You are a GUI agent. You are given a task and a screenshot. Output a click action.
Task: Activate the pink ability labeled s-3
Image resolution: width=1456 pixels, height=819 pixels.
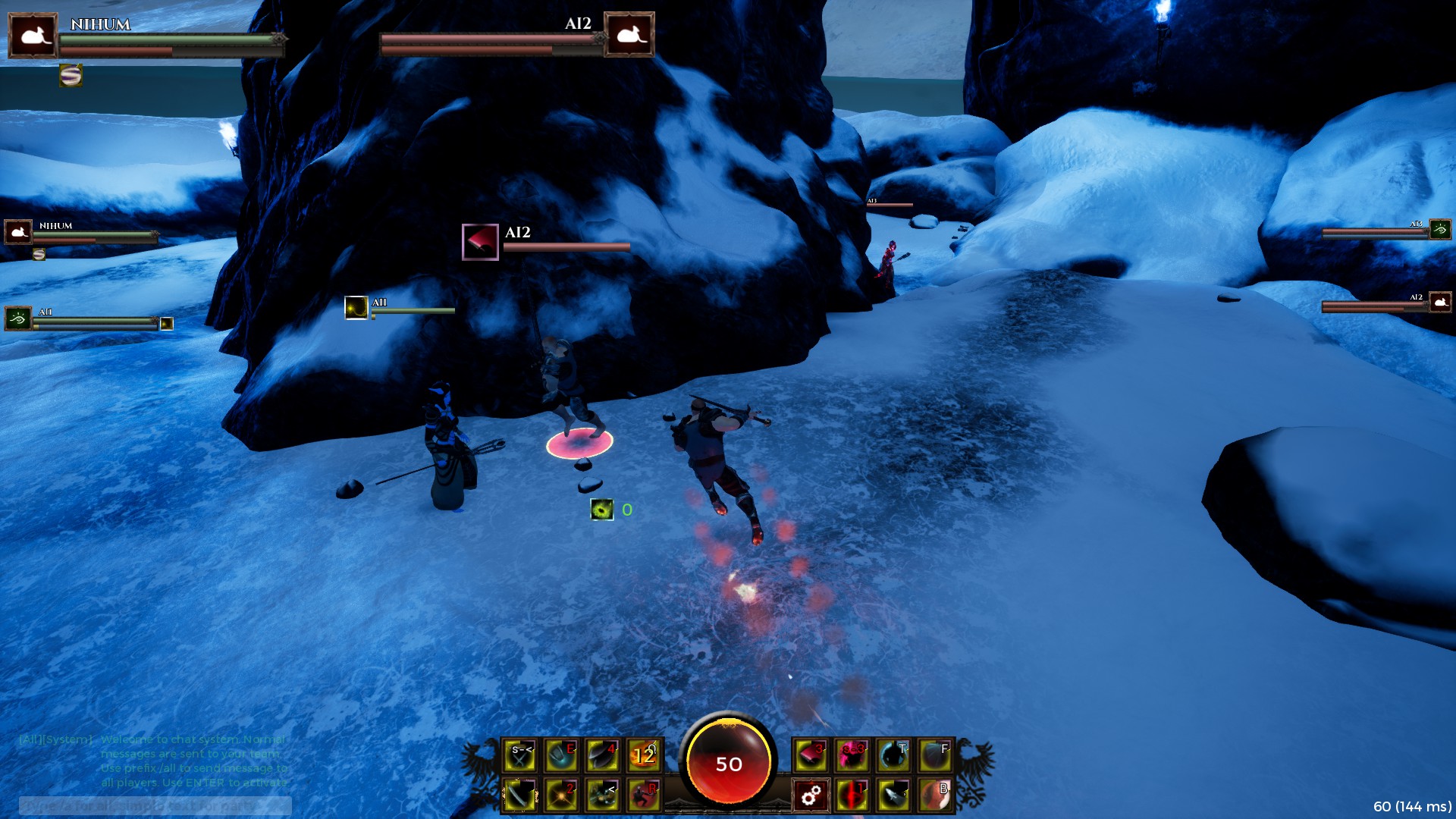click(x=849, y=756)
